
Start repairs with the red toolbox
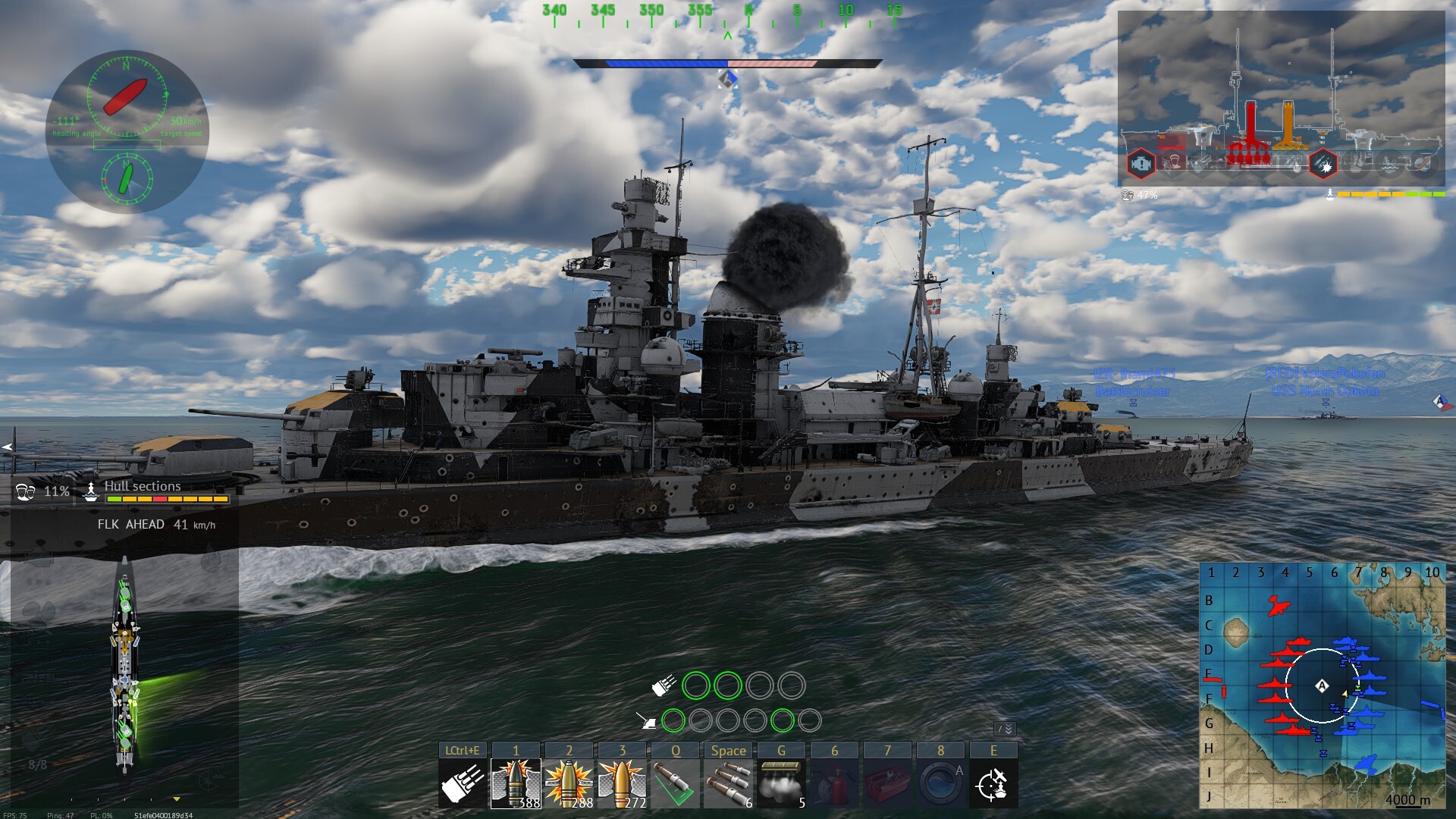pos(887,783)
